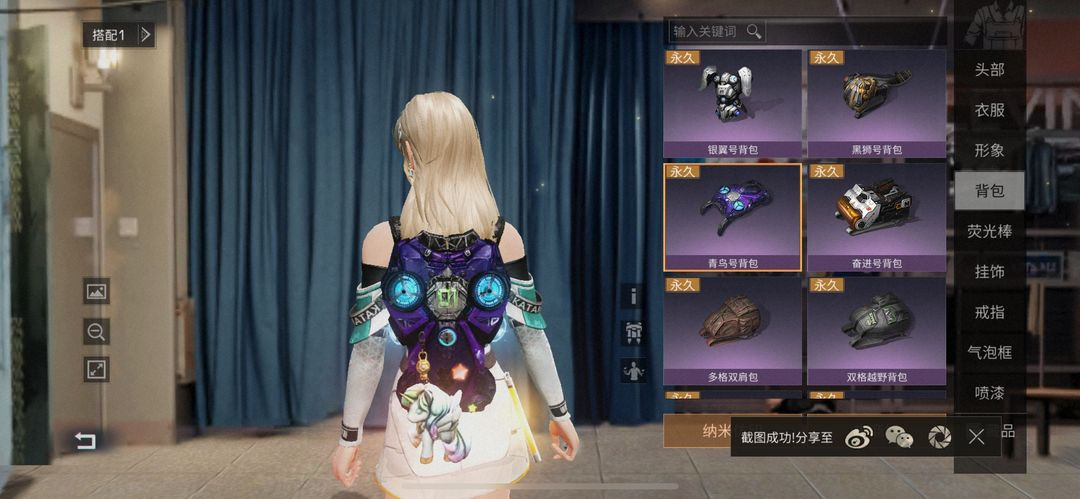Switch to the 头部 category tab
The height and width of the screenshot is (499, 1080).
989,70
